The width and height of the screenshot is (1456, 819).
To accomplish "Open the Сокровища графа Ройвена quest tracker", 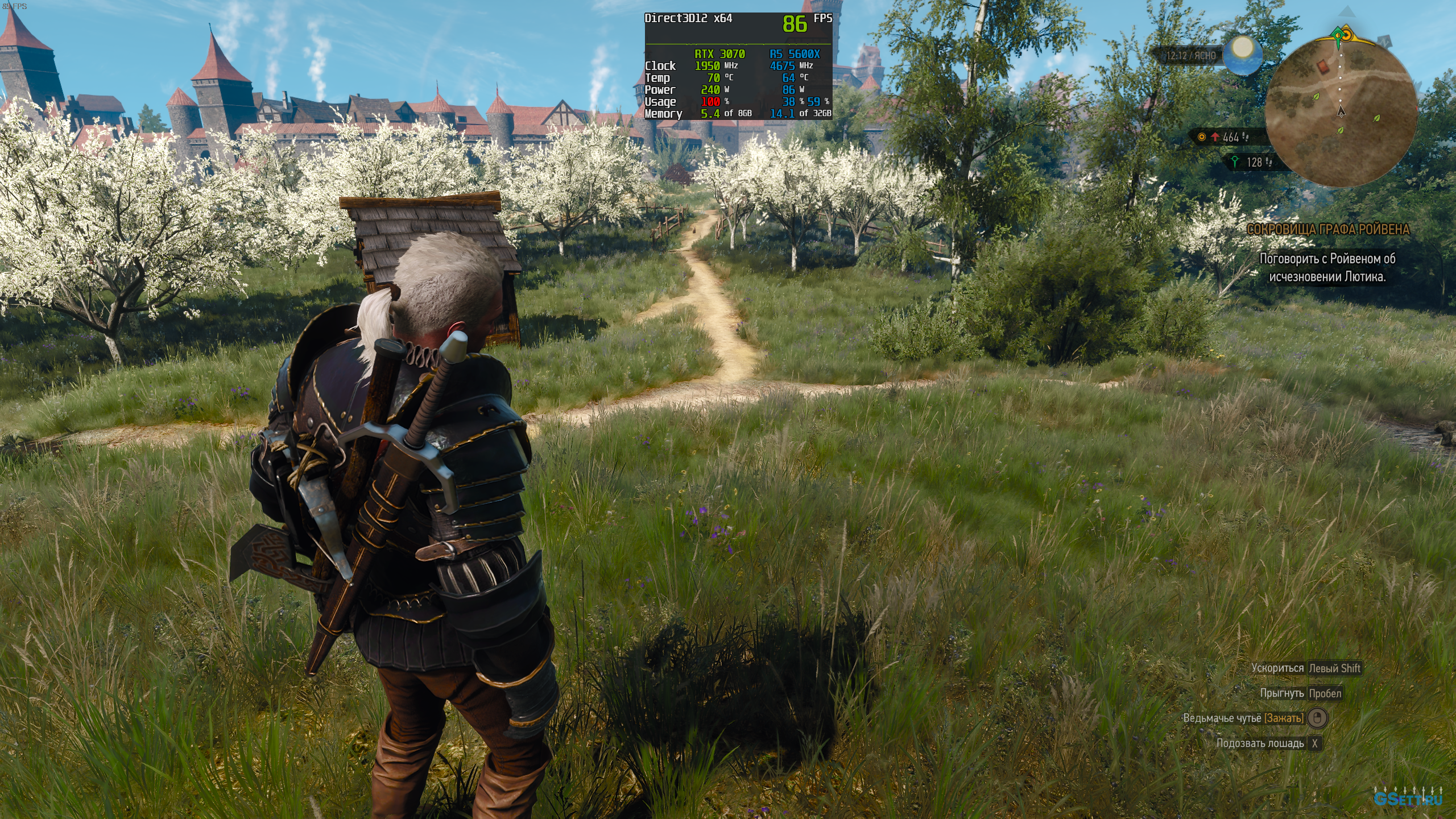I will pos(1328,229).
